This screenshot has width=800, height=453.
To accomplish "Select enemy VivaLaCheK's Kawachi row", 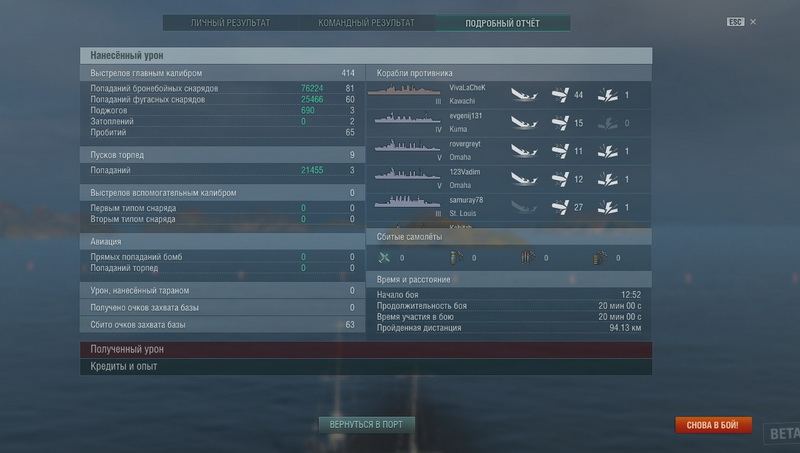I will coord(508,94).
